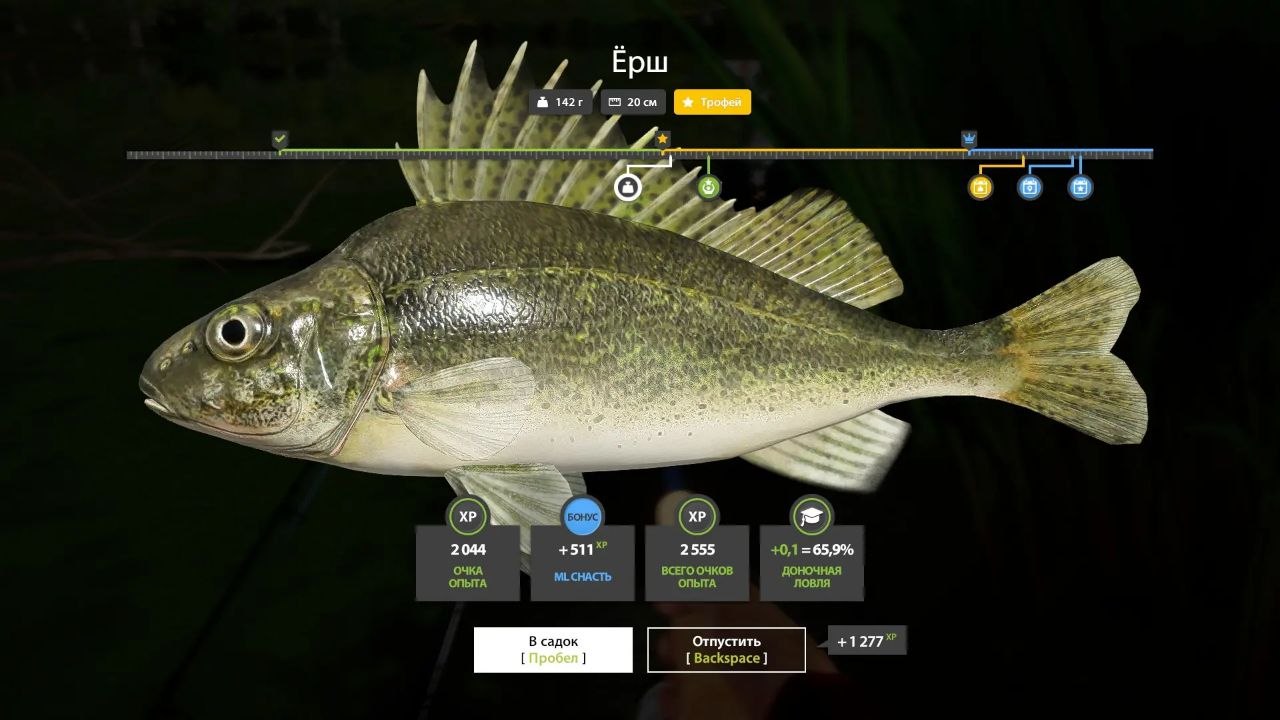Click the weight badge showing 142 г

(559, 101)
